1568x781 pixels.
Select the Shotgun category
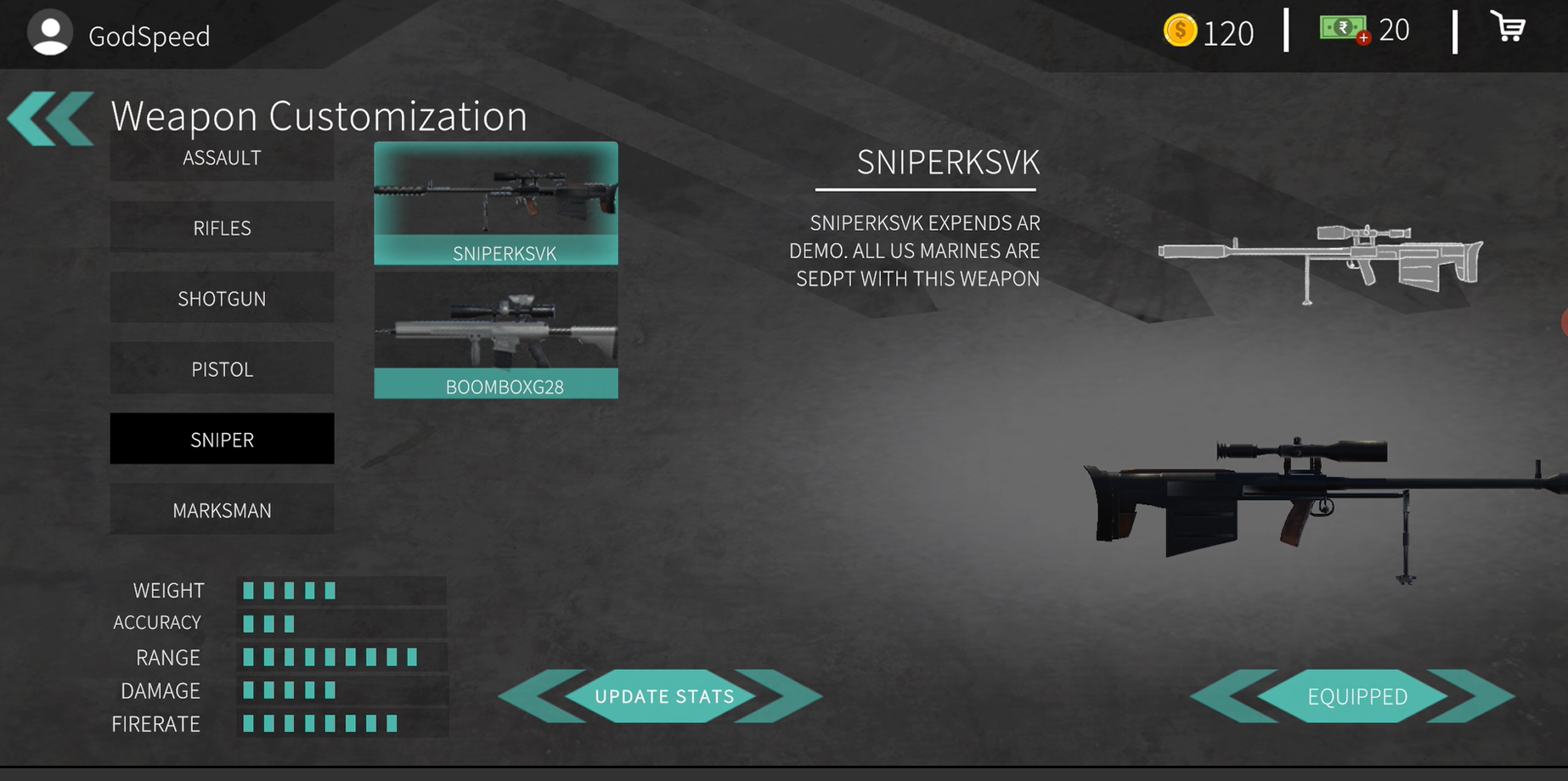pos(222,298)
